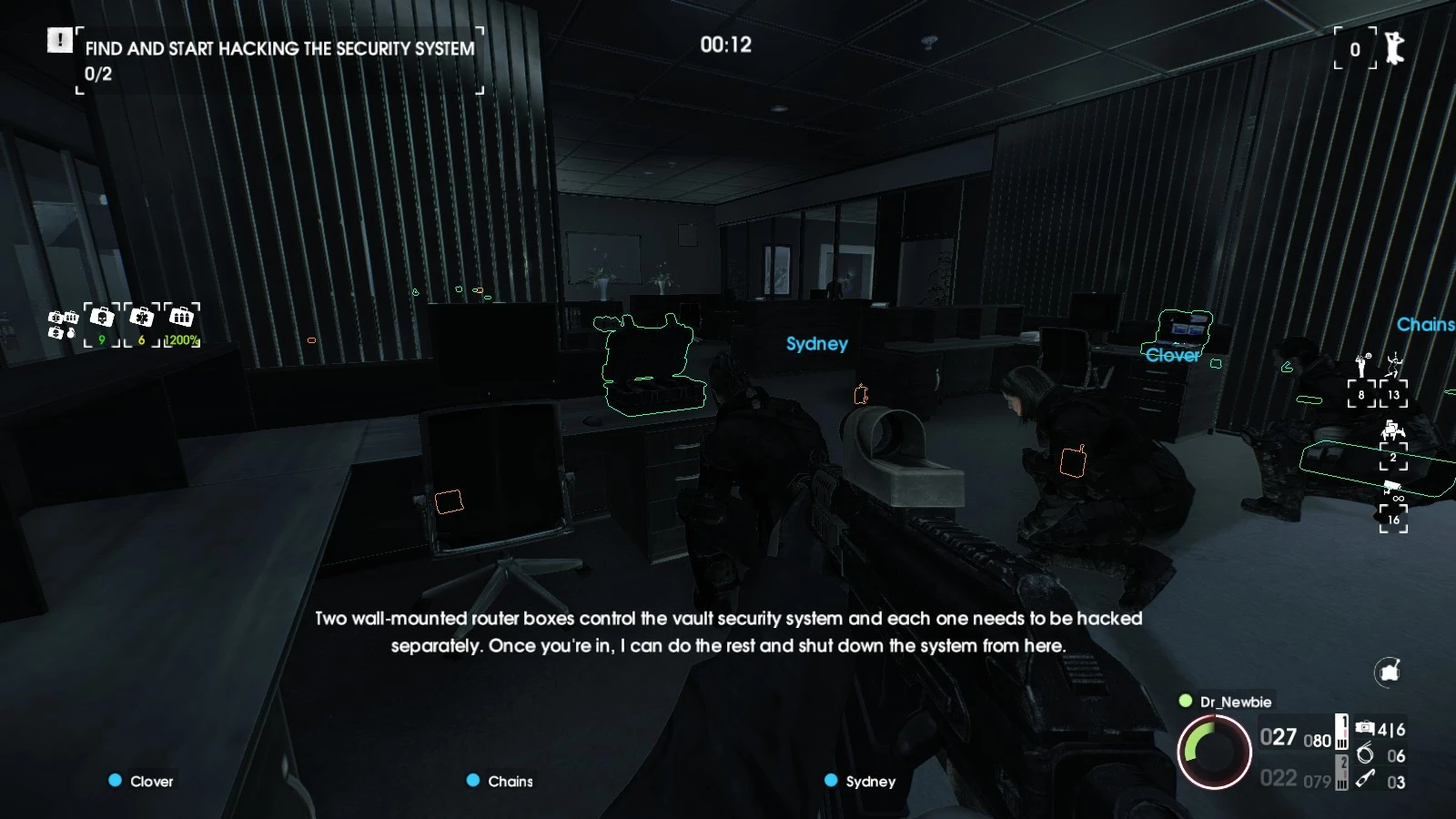Click the throwable bottle icon showing 03
Viewport: 1456px width, 819px height.
pos(1365,780)
